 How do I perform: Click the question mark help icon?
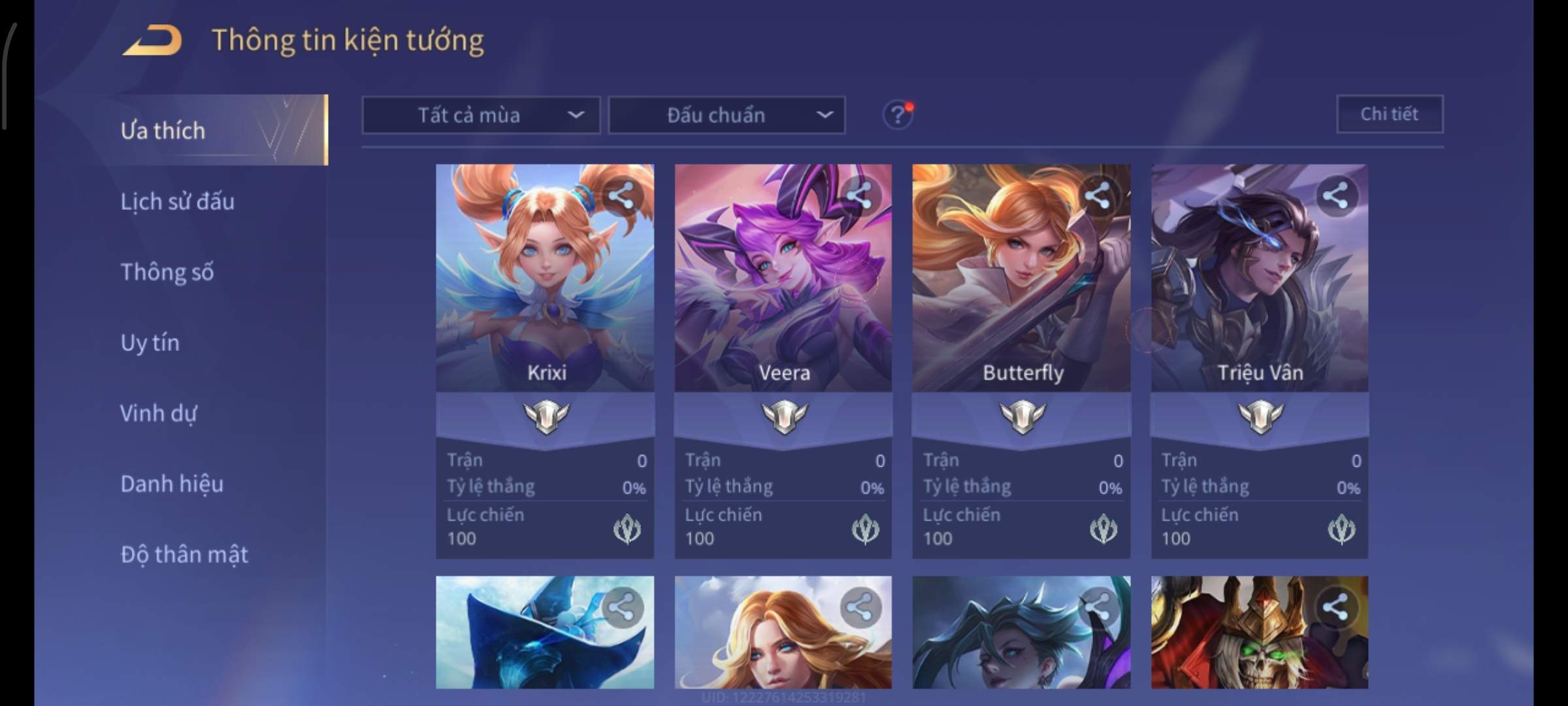[898, 115]
